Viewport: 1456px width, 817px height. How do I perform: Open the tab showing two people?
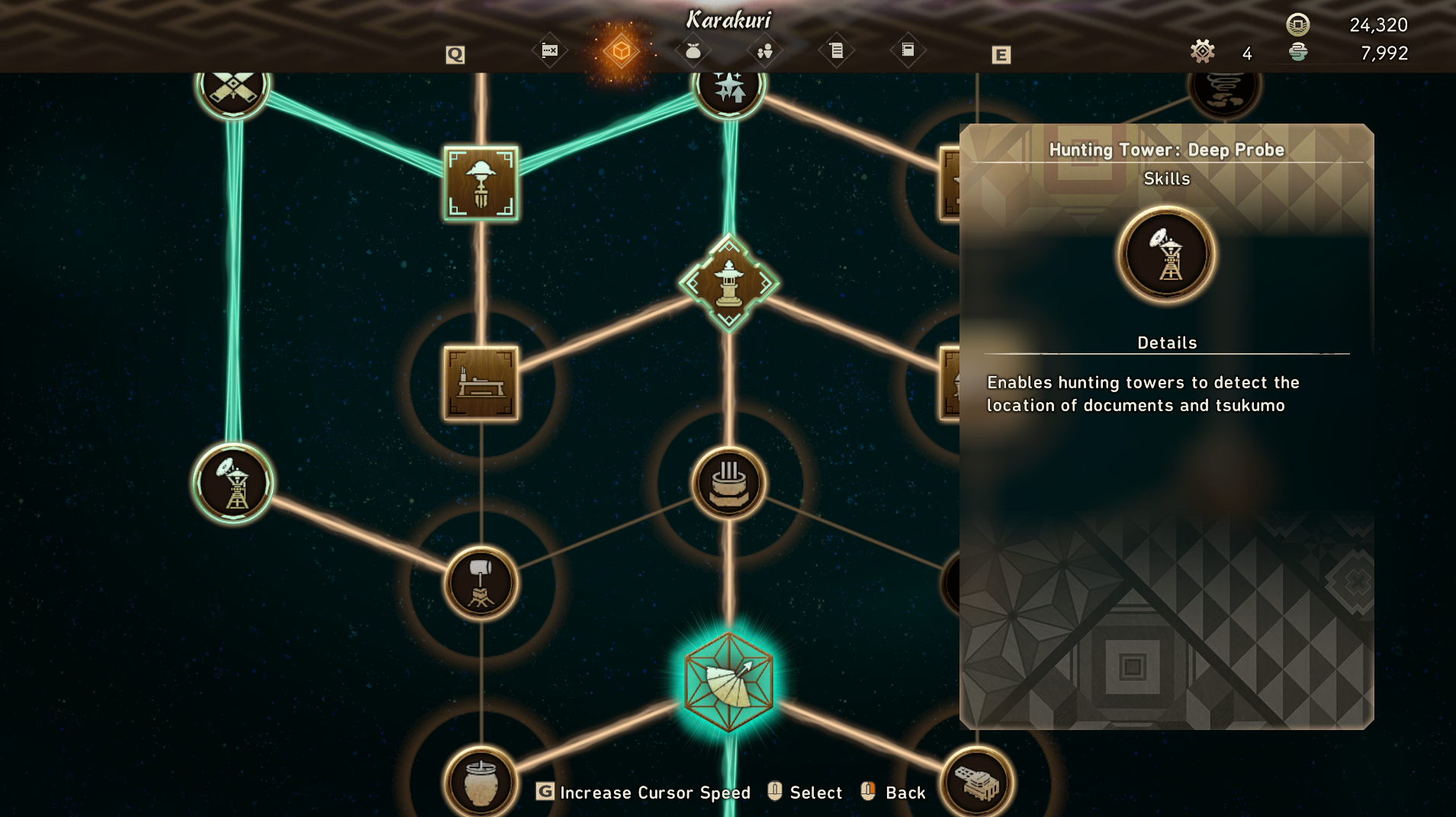coord(764,51)
